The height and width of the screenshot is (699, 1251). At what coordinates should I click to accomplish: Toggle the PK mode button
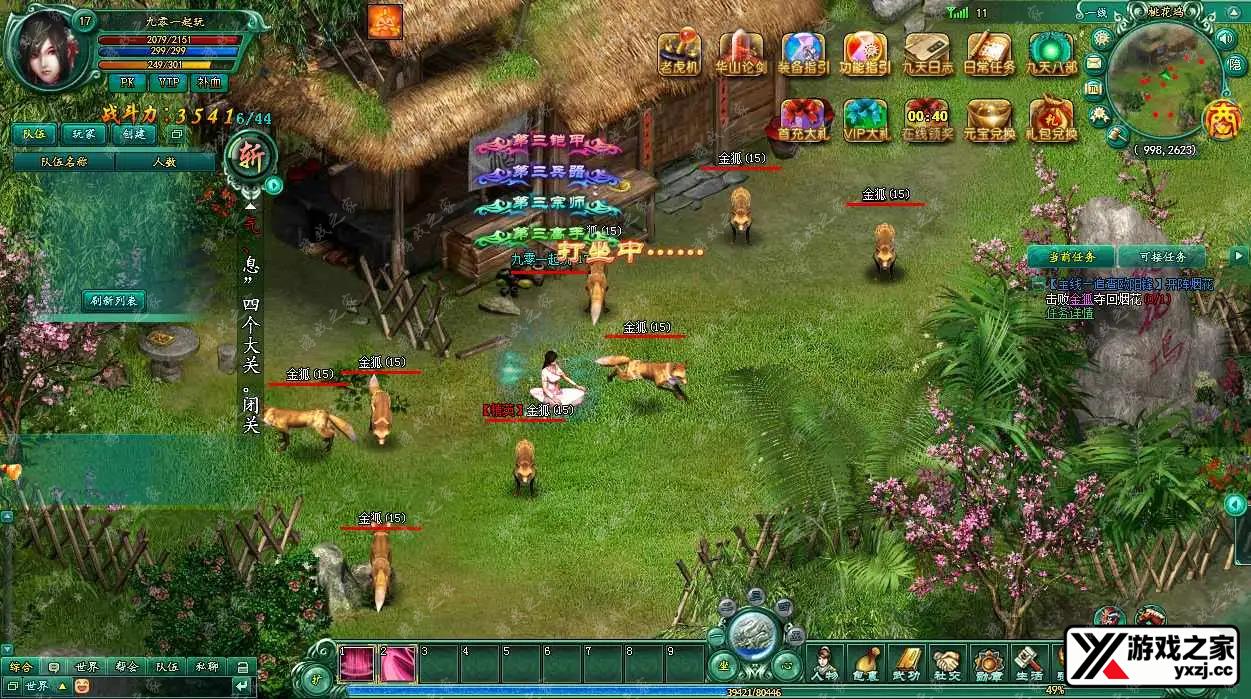(x=126, y=81)
